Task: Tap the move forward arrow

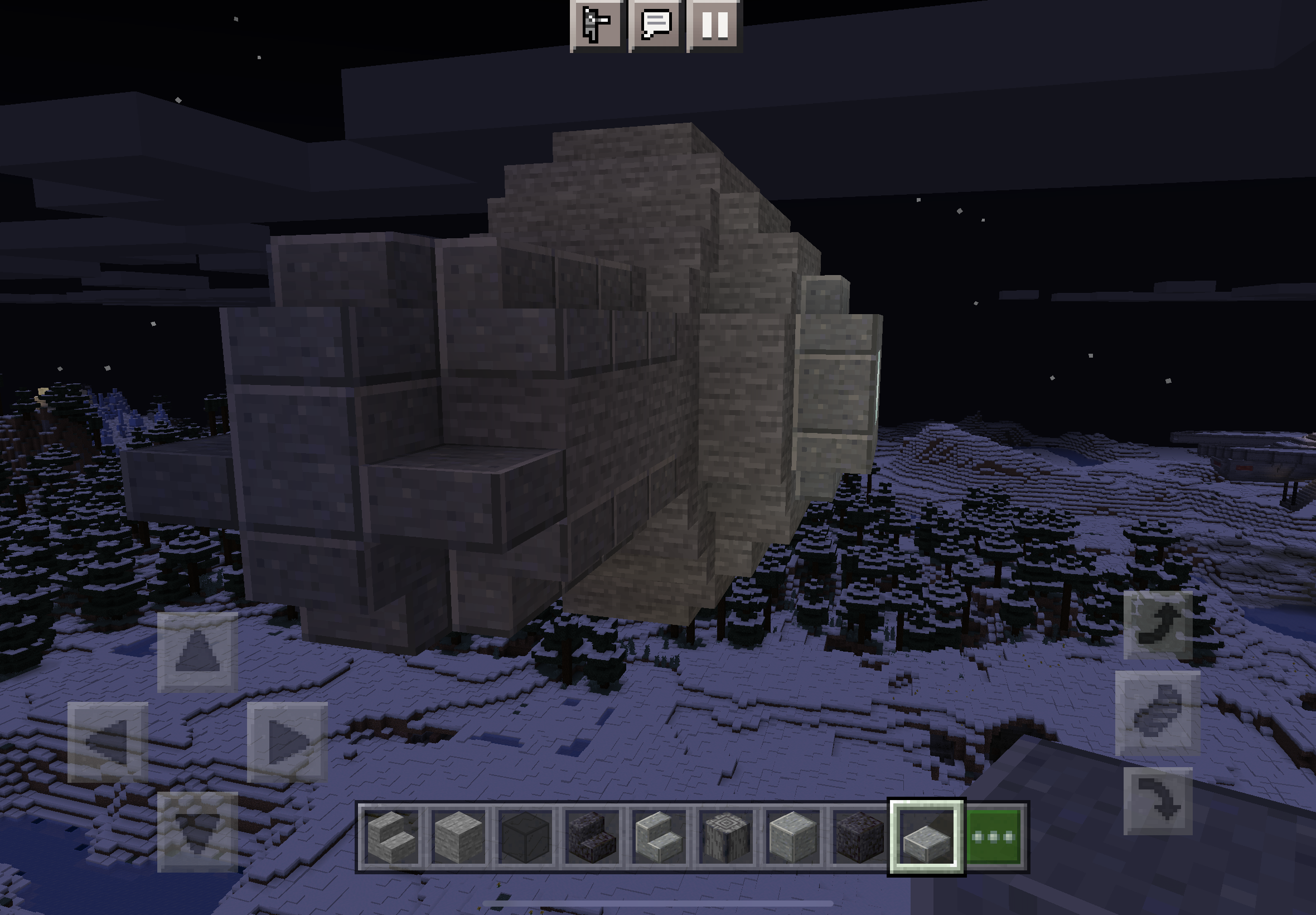Action: tap(197, 652)
